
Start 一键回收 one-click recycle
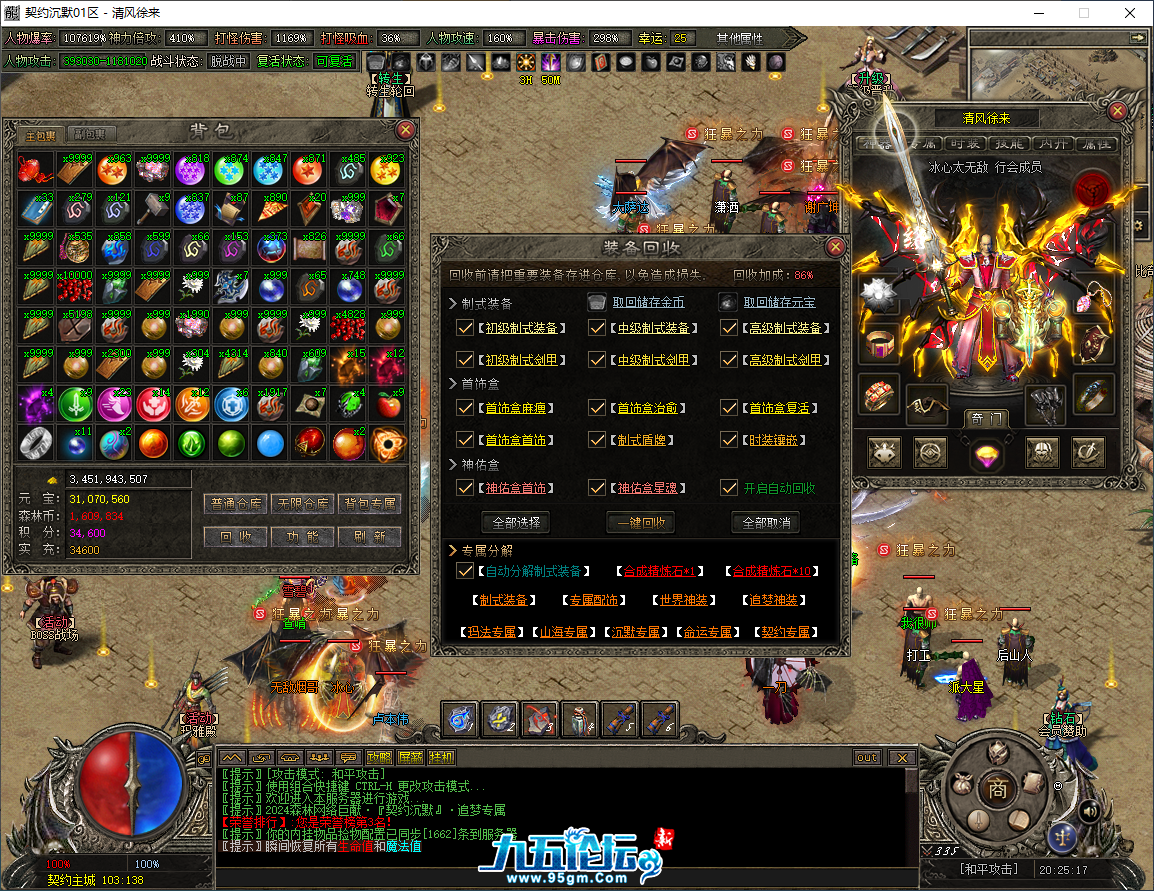641,522
